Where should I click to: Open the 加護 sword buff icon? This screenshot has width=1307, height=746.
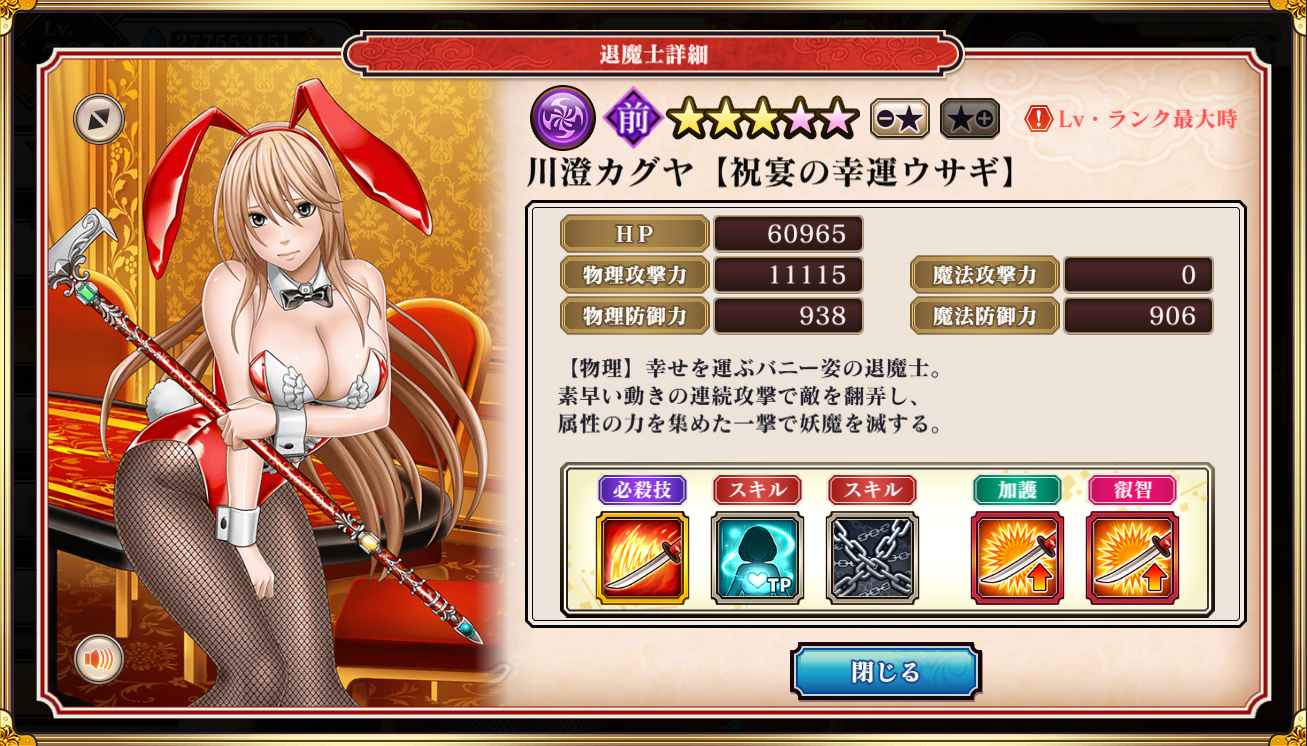click(1017, 558)
